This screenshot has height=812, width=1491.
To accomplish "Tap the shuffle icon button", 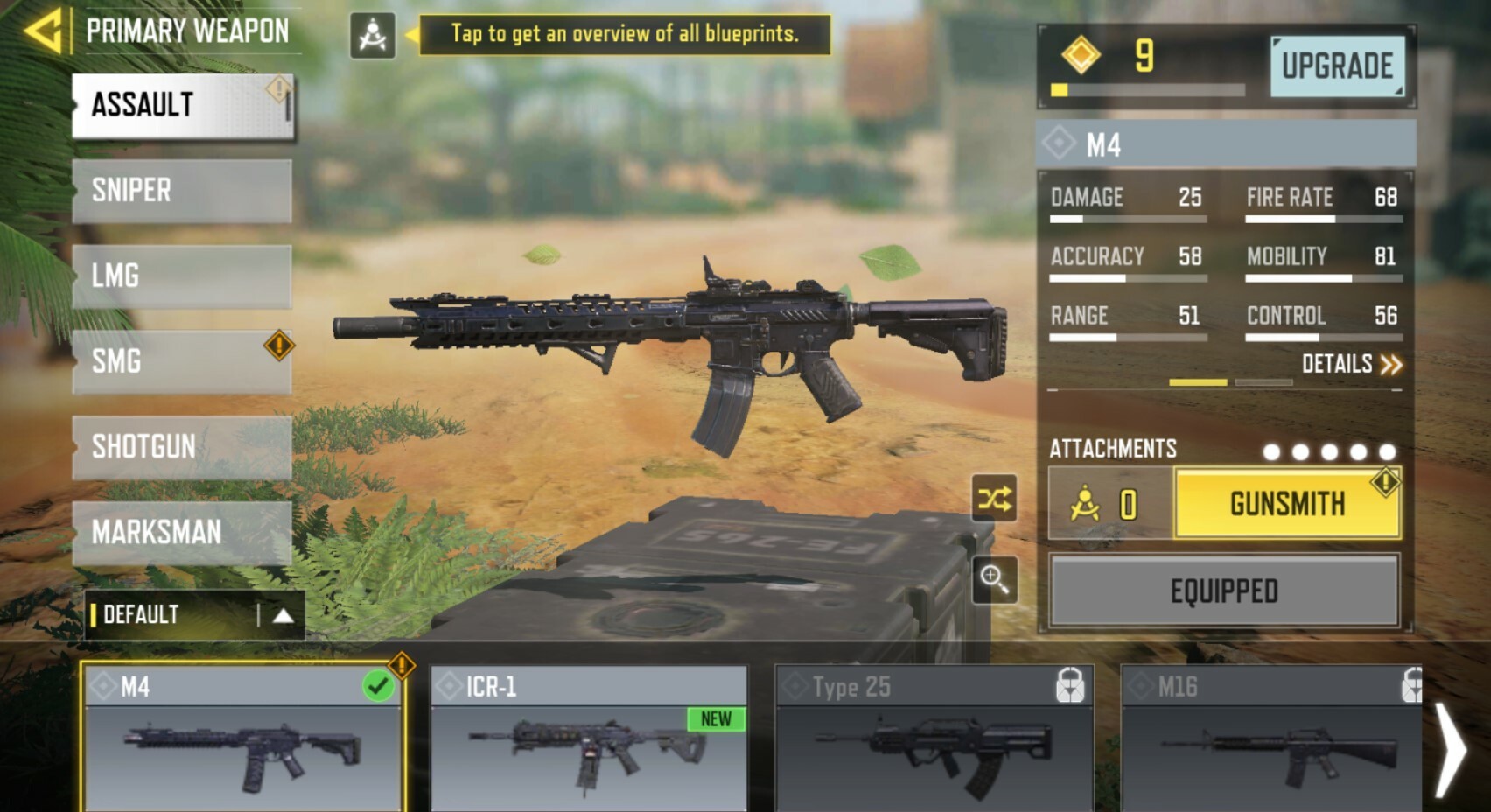I will coord(994,499).
